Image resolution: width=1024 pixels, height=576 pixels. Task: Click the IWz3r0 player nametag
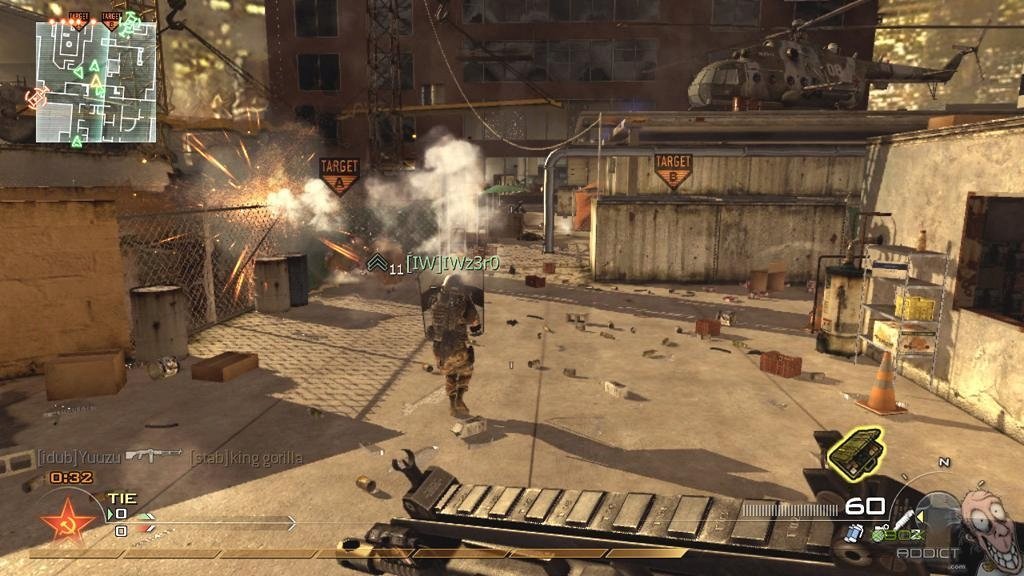click(x=451, y=264)
